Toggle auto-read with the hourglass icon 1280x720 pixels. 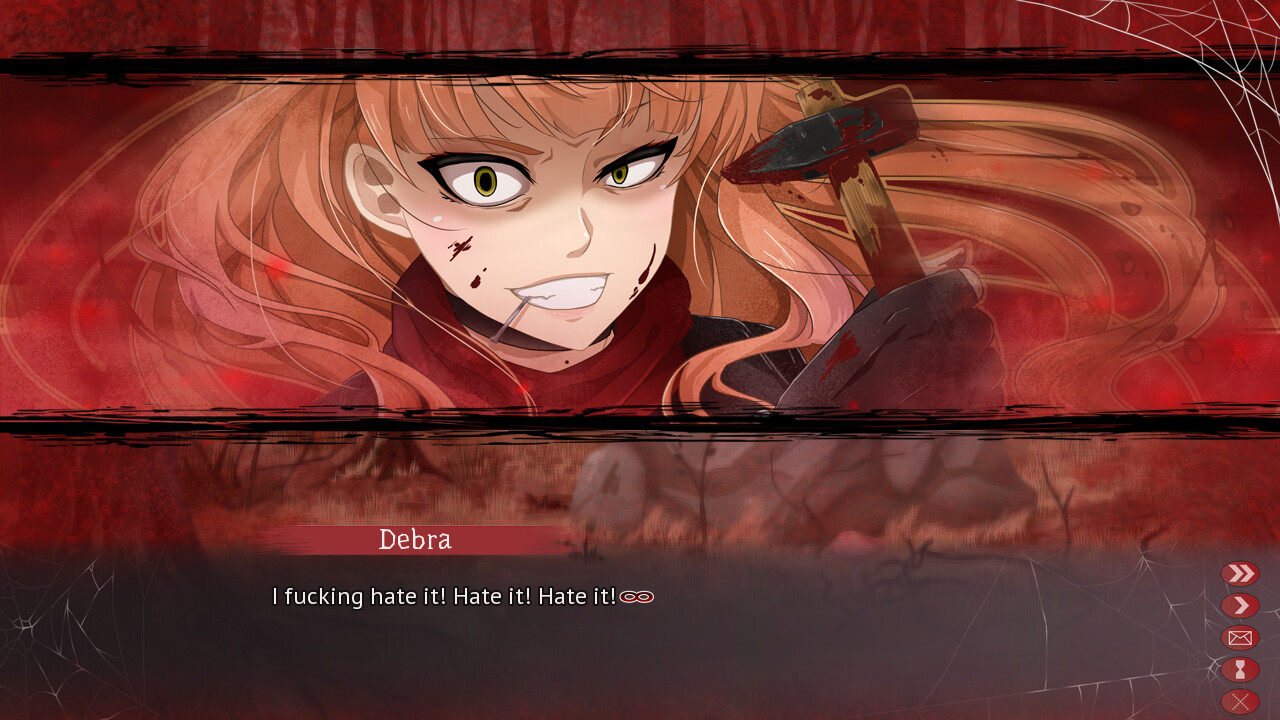[1240, 669]
